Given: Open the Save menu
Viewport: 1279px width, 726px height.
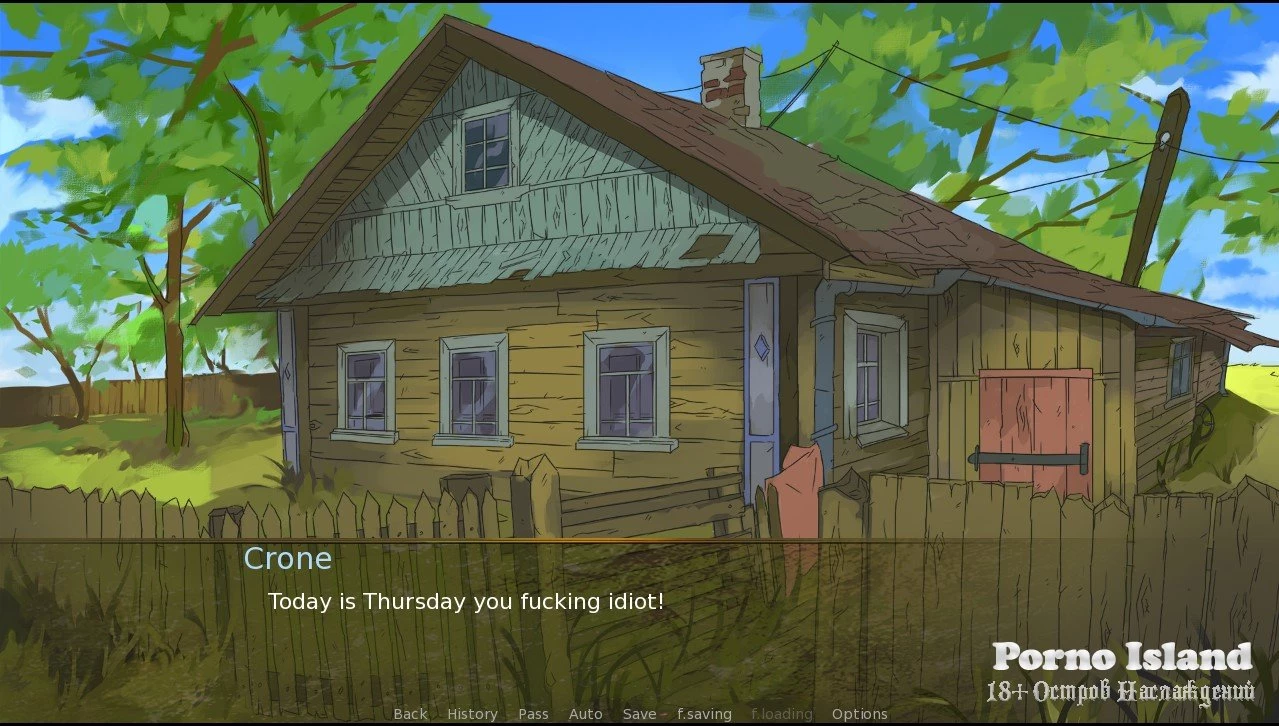Looking at the screenshot, I should 639,714.
